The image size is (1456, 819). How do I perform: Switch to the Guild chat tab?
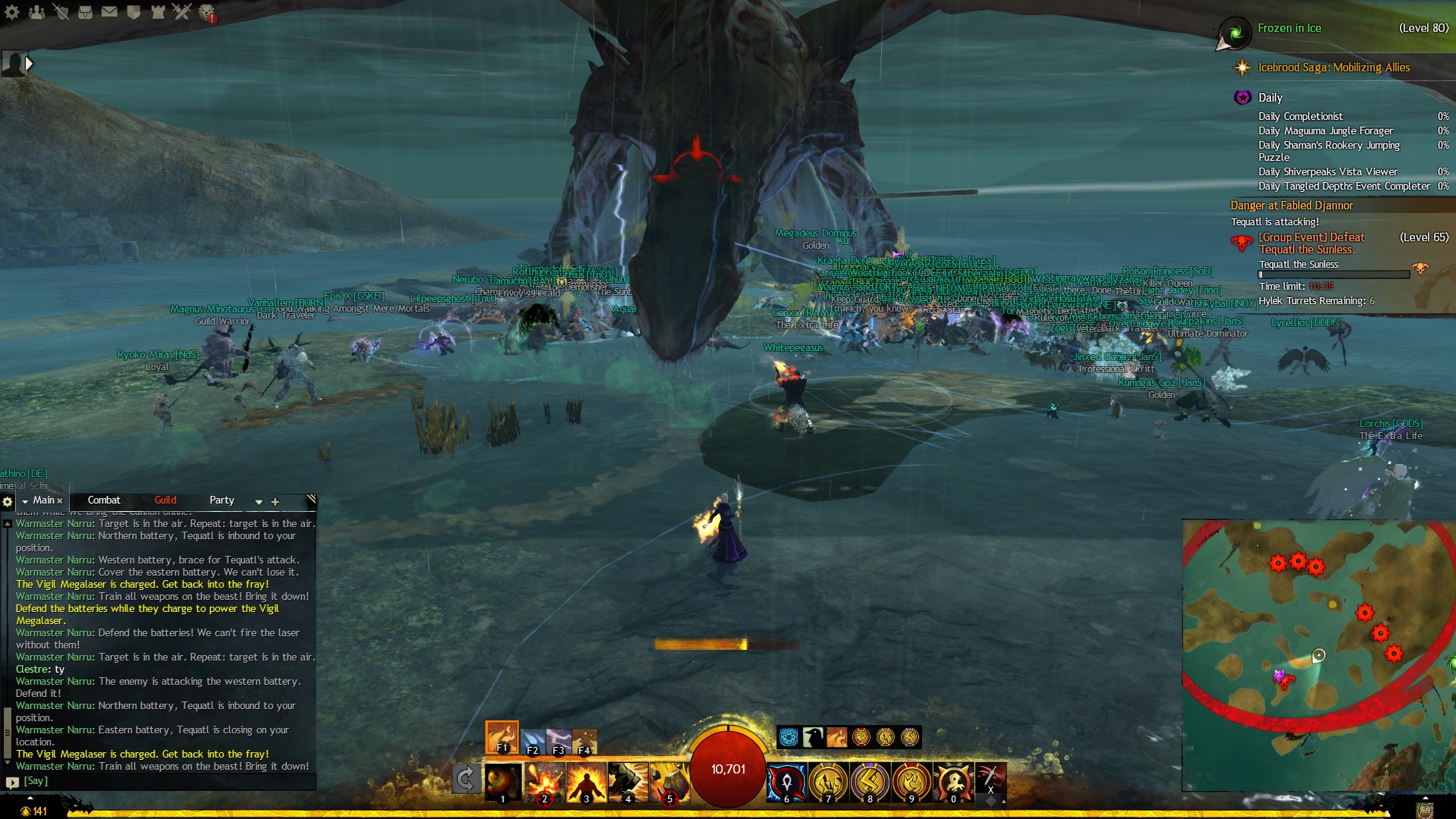(x=165, y=500)
